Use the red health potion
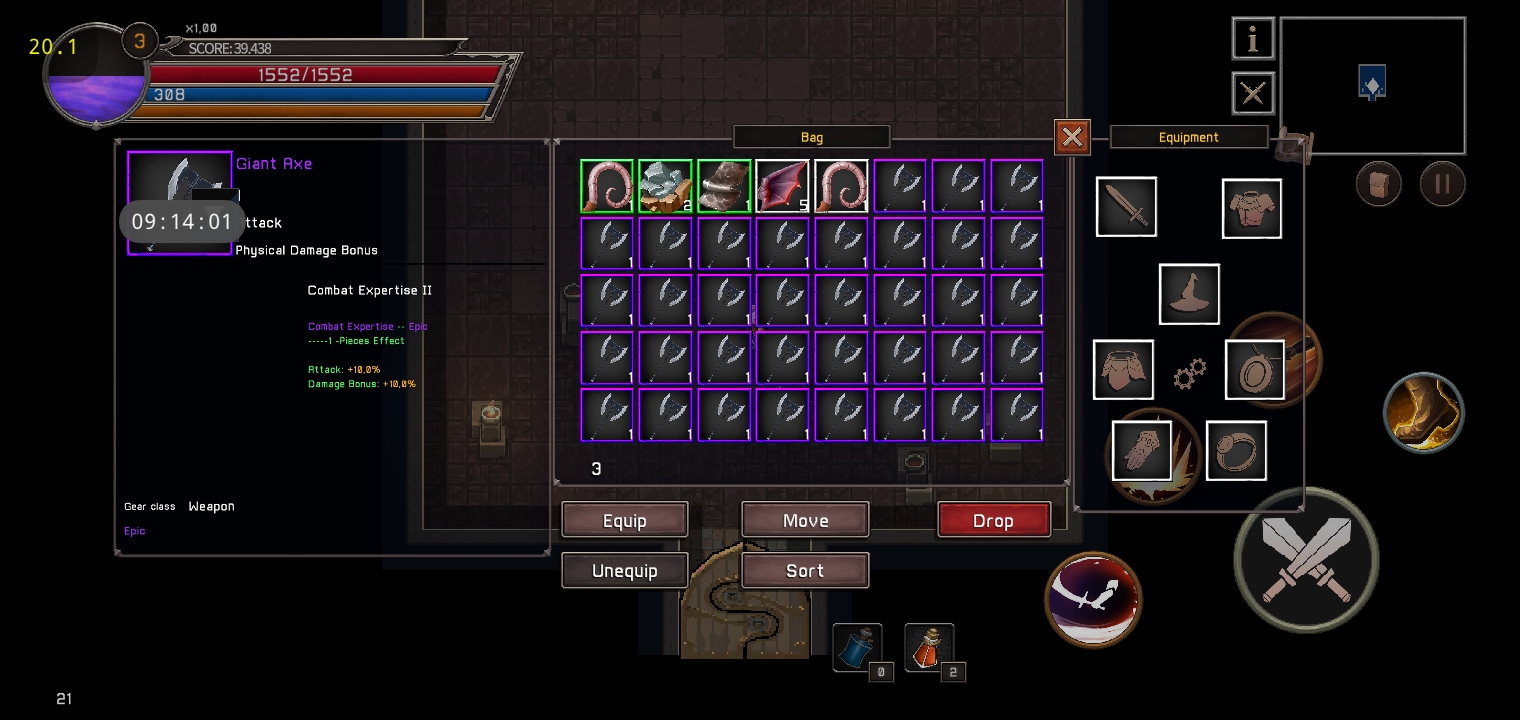This screenshot has height=720, width=1520. [x=929, y=647]
